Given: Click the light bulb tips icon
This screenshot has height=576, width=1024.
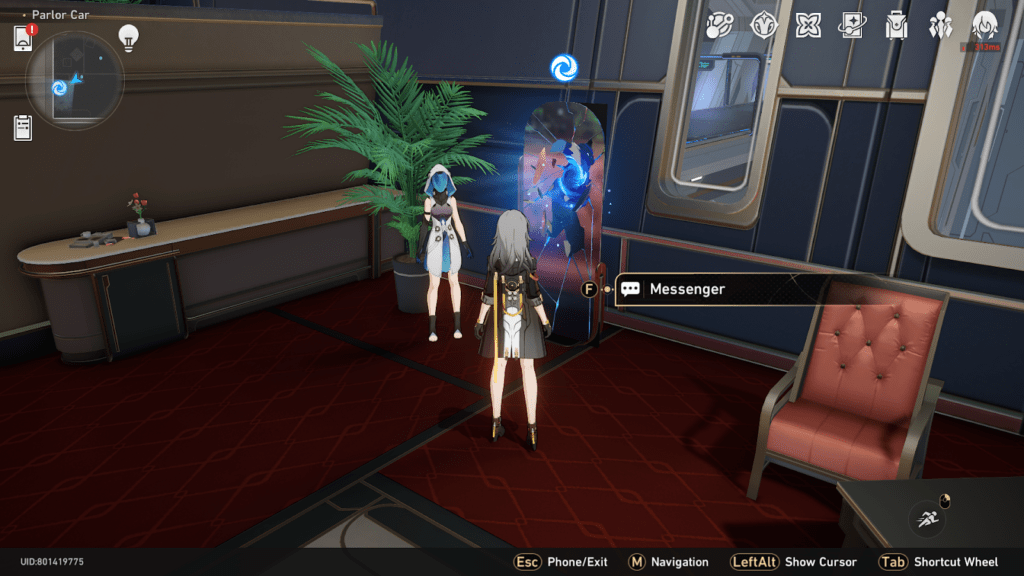Looking at the screenshot, I should 128,37.
